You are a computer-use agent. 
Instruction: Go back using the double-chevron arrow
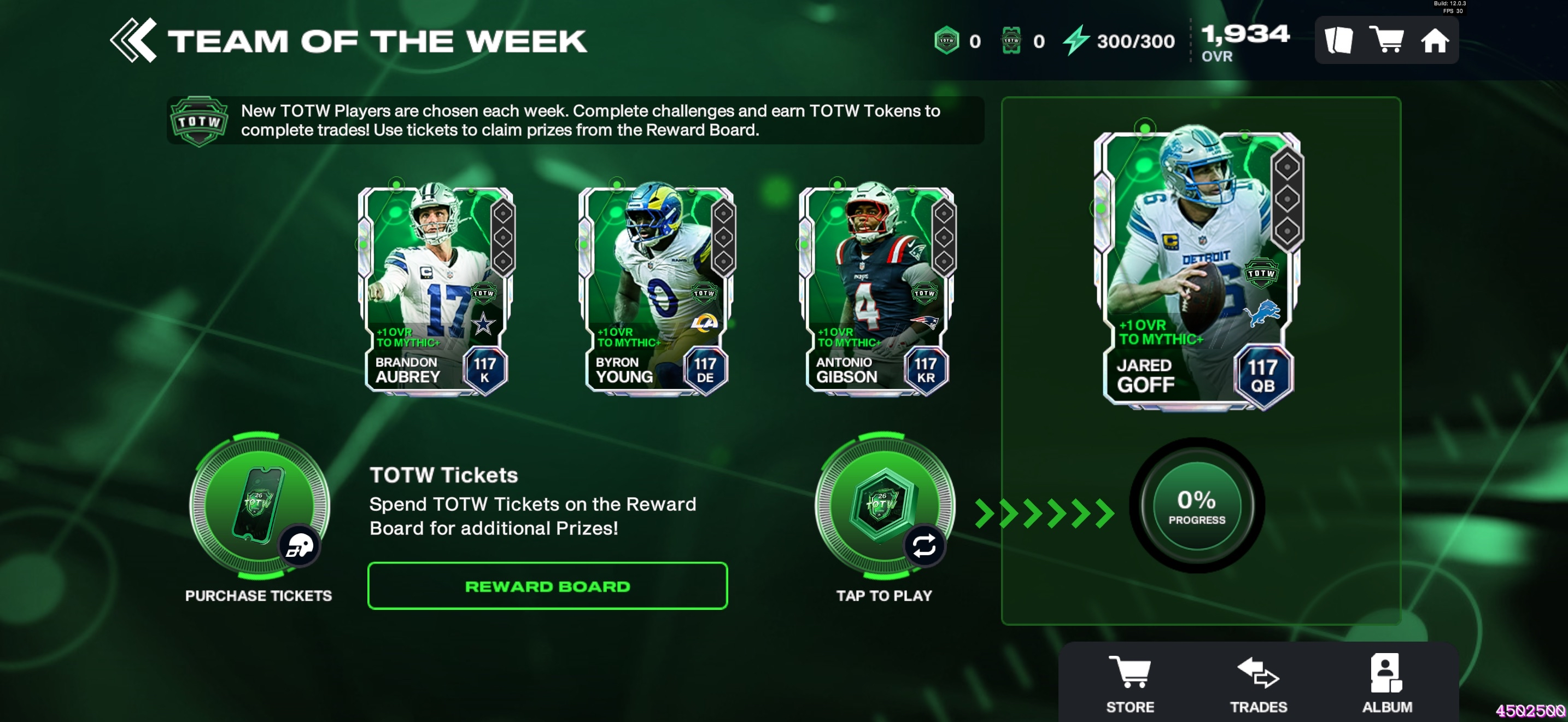(133, 40)
